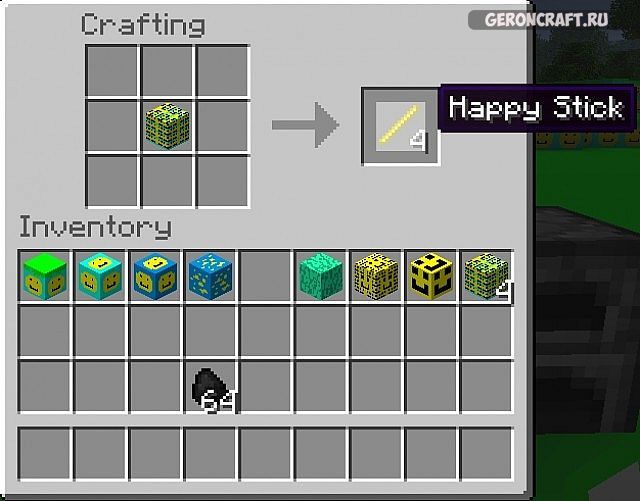Image resolution: width=640 pixels, height=501 pixels.
Task: Pick up the block in the crafting grid
Action: tap(166, 127)
